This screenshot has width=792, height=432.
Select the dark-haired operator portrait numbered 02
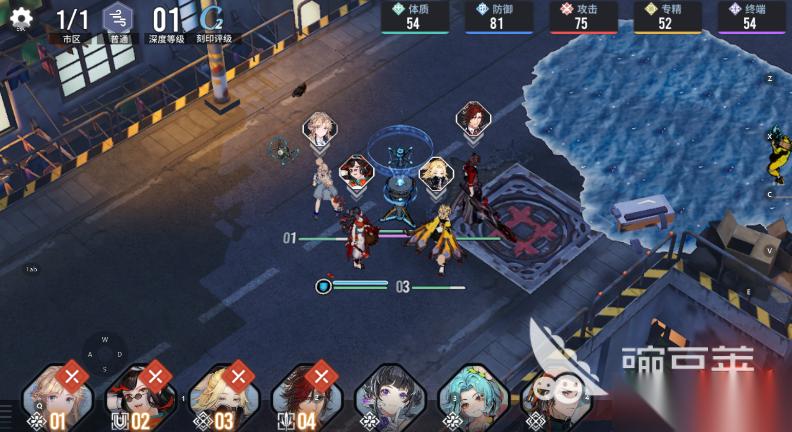click(140, 396)
